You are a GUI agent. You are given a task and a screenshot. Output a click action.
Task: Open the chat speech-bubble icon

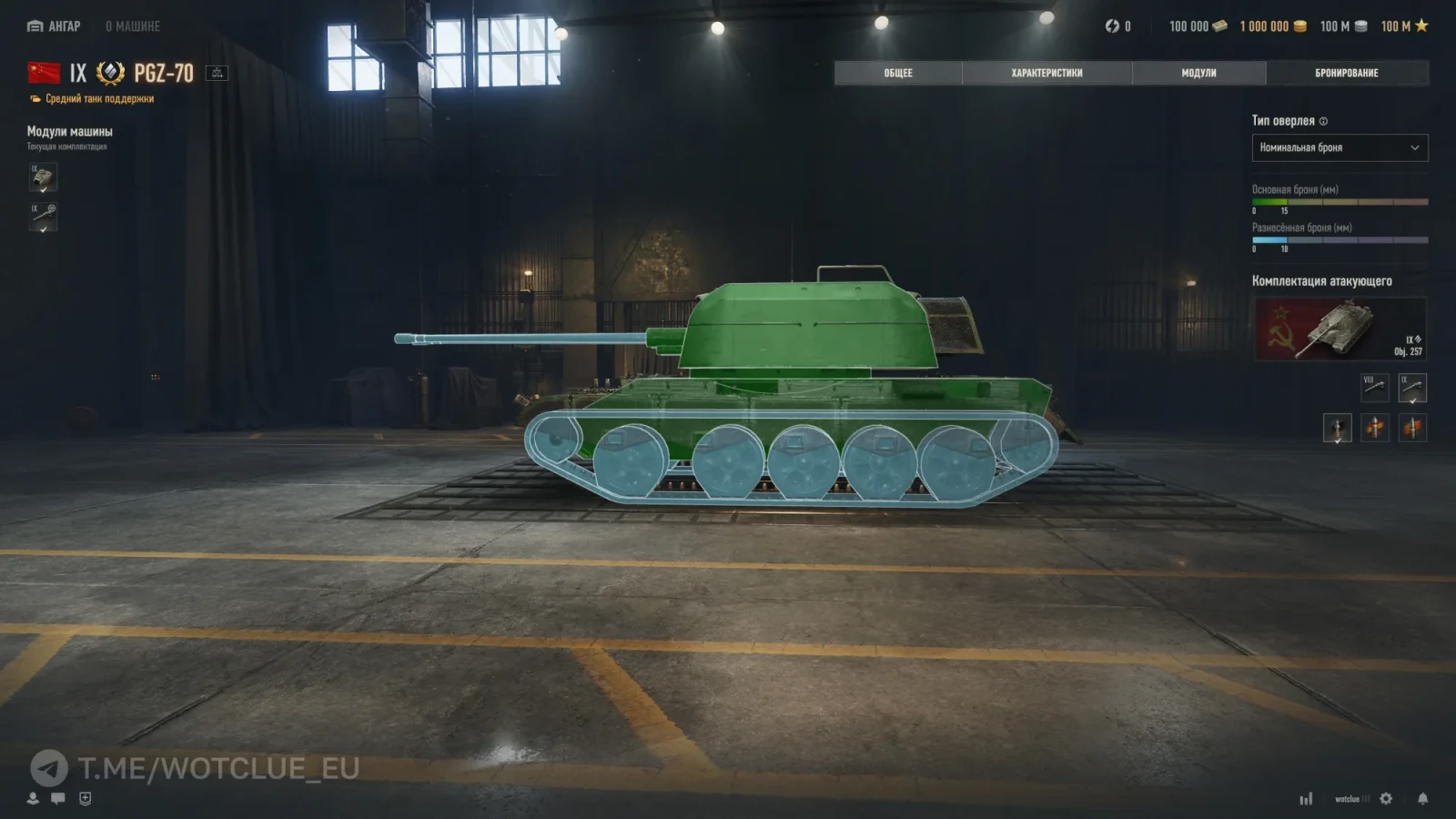58,798
